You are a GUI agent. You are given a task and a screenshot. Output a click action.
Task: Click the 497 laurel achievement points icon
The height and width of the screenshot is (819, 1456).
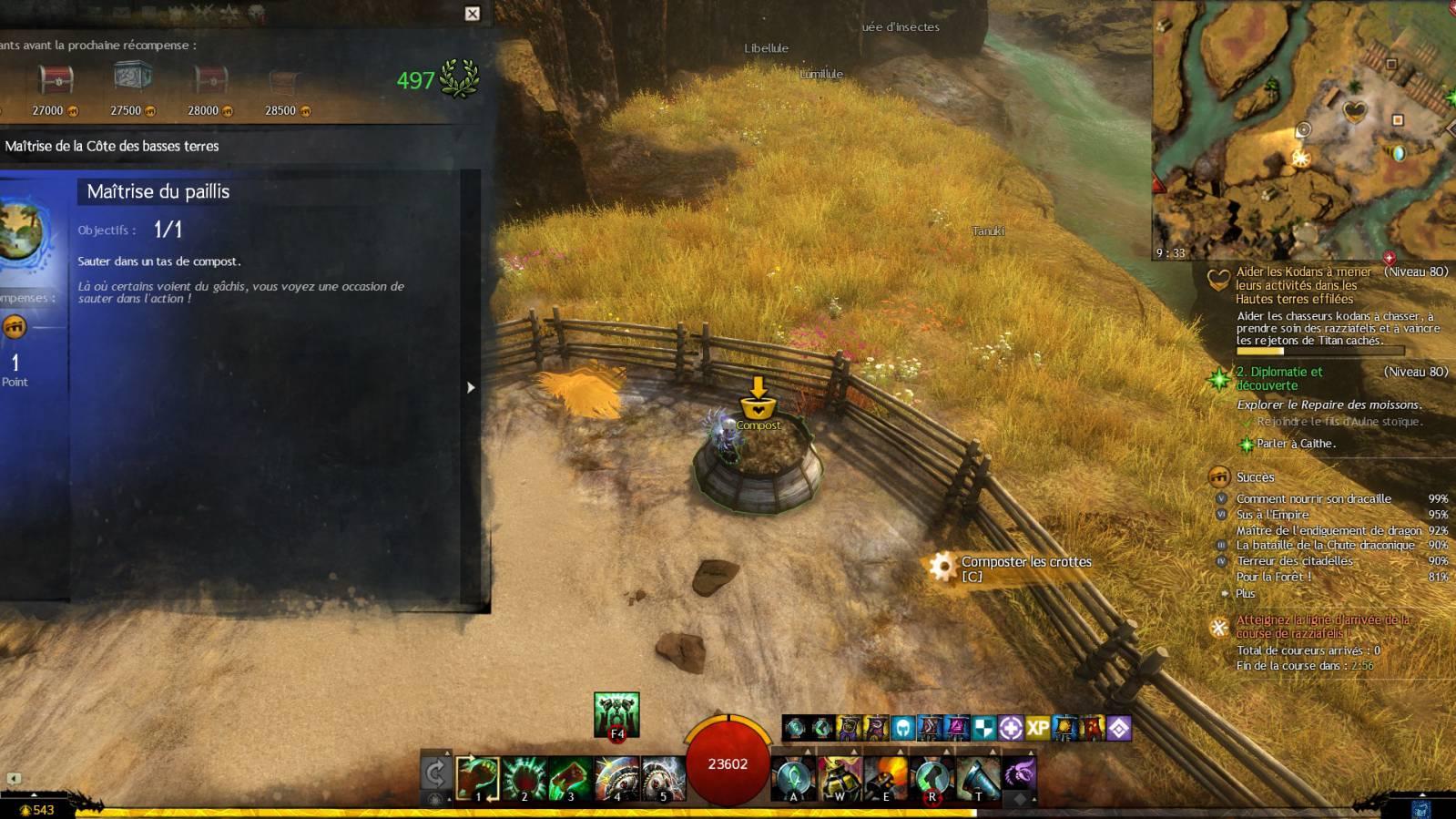[x=459, y=79]
